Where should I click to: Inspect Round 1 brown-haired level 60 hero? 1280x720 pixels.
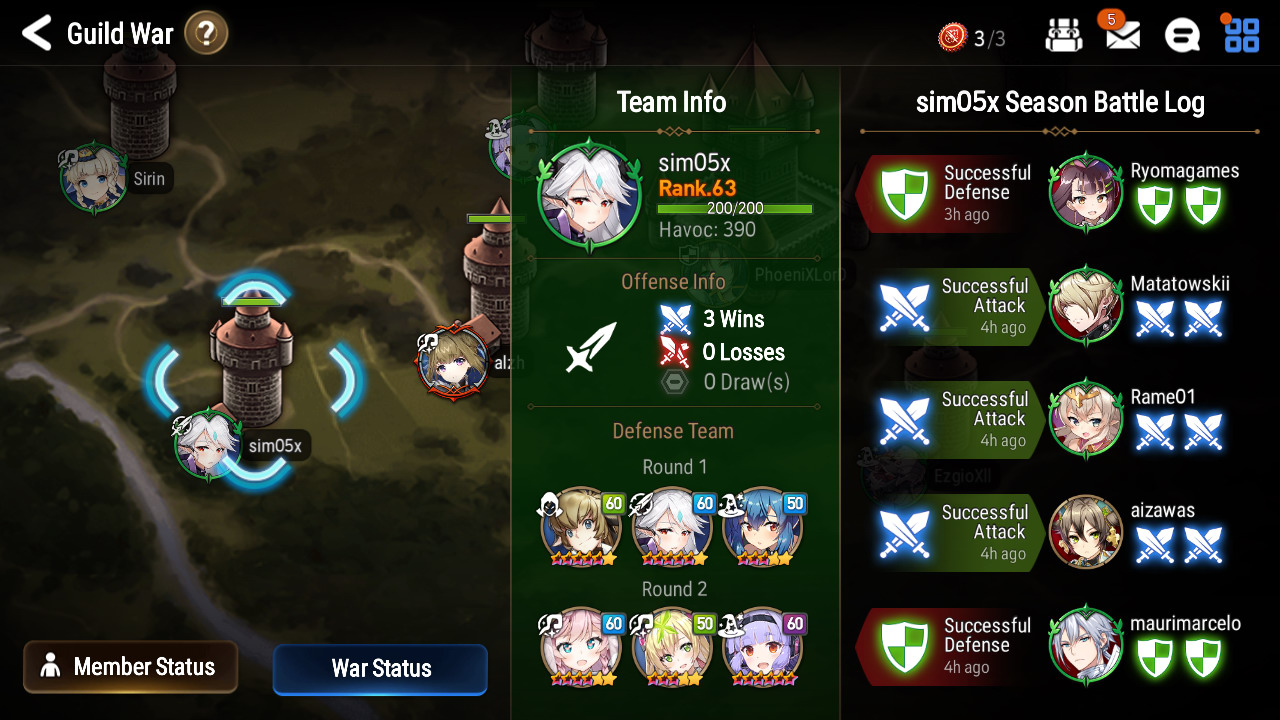click(x=581, y=527)
